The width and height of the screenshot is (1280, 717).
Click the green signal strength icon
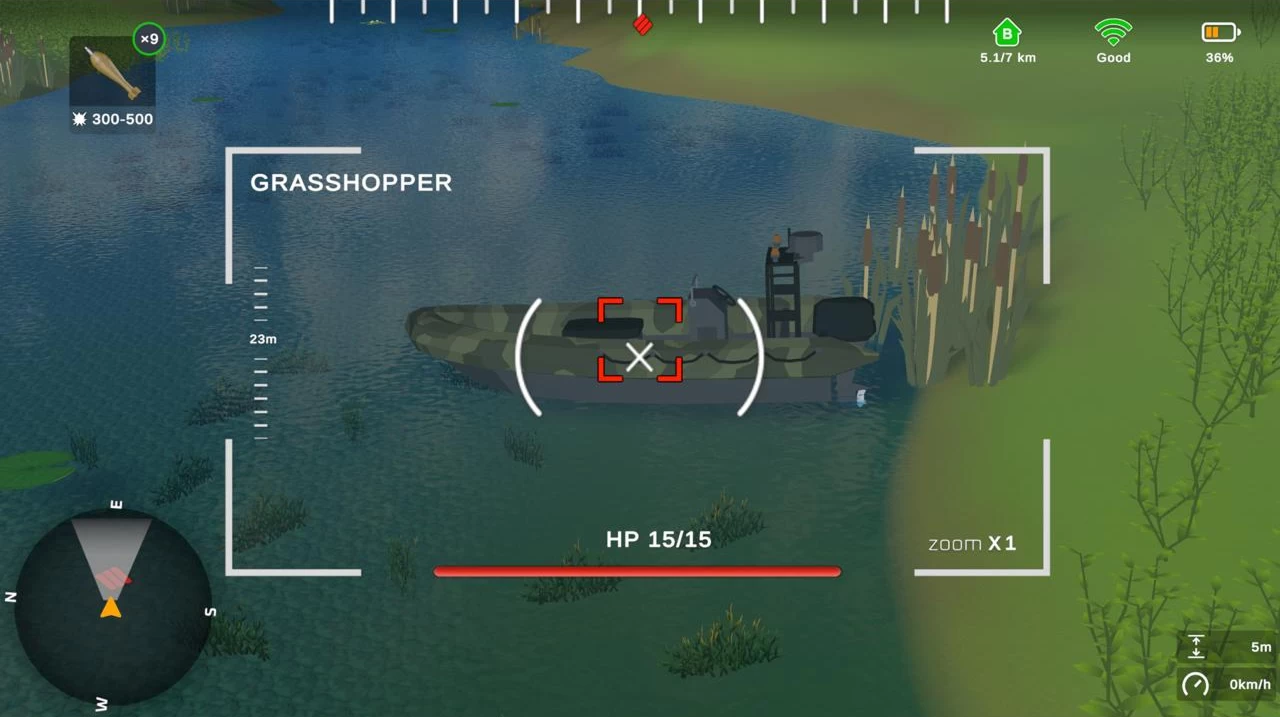point(1113,32)
